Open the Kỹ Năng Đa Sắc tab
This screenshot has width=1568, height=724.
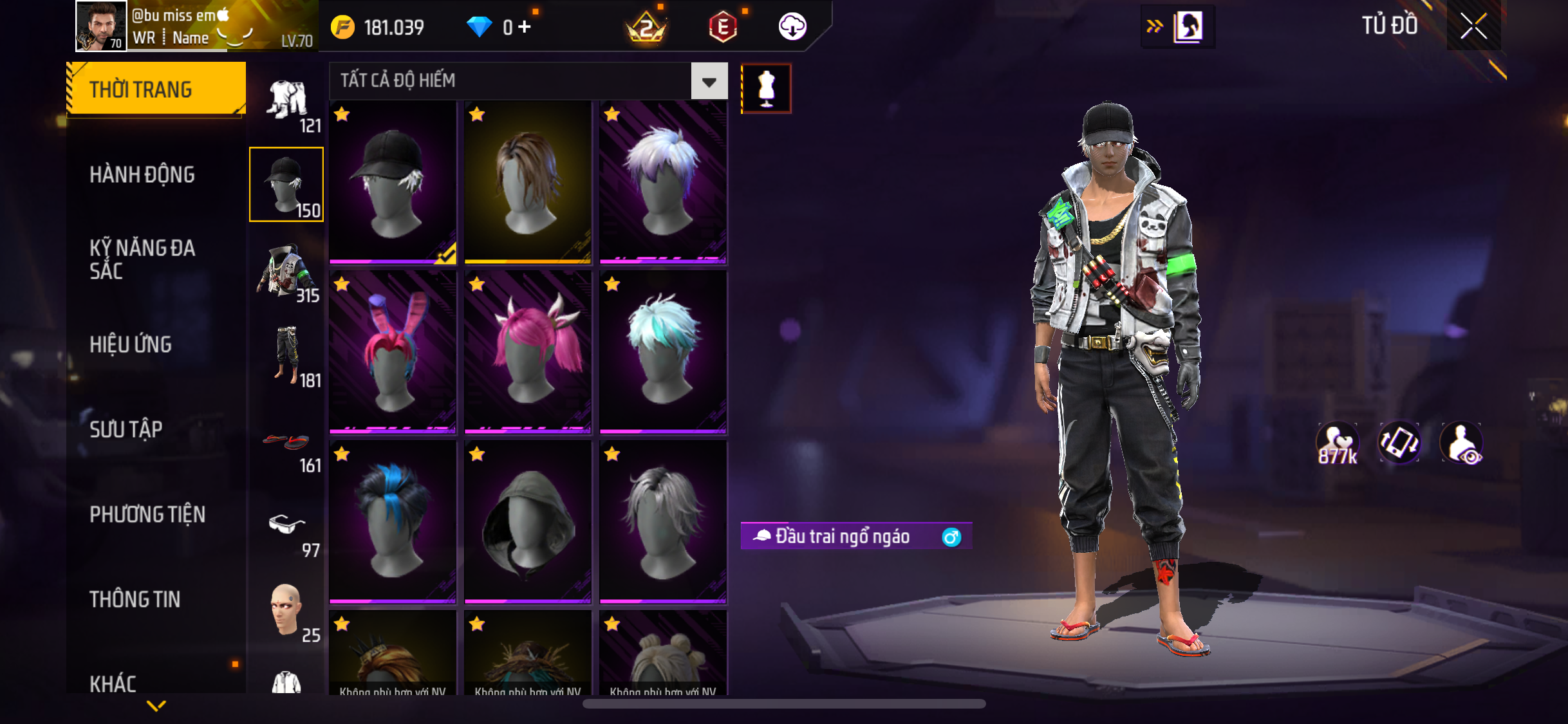[x=142, y=259]
